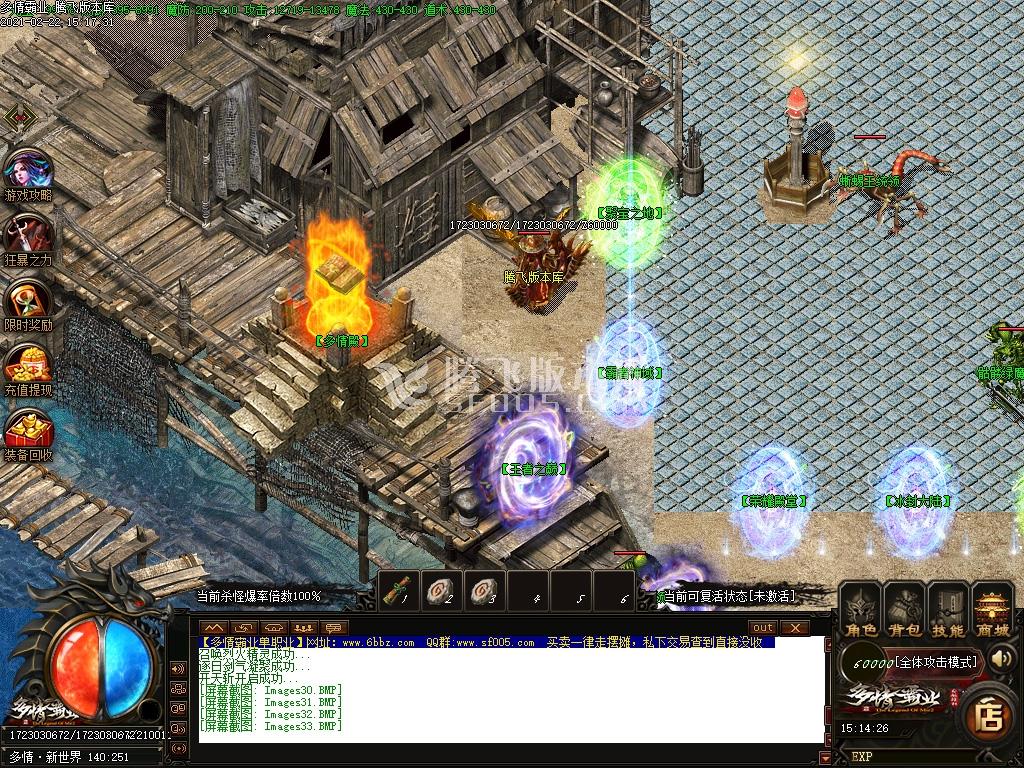Click the chat panel 'out' button
This screenshot has width=1024, height=768.
(763, 627)
